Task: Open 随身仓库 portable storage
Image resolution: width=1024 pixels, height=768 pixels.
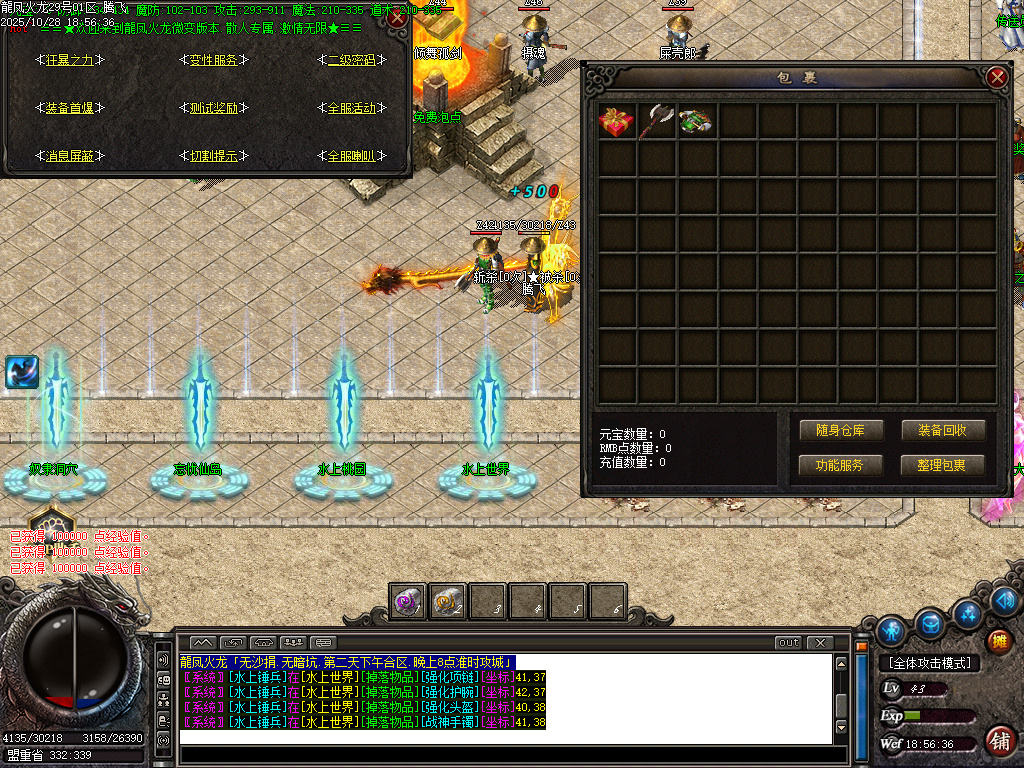Action: pyautogui.click(x=840, y=431)
